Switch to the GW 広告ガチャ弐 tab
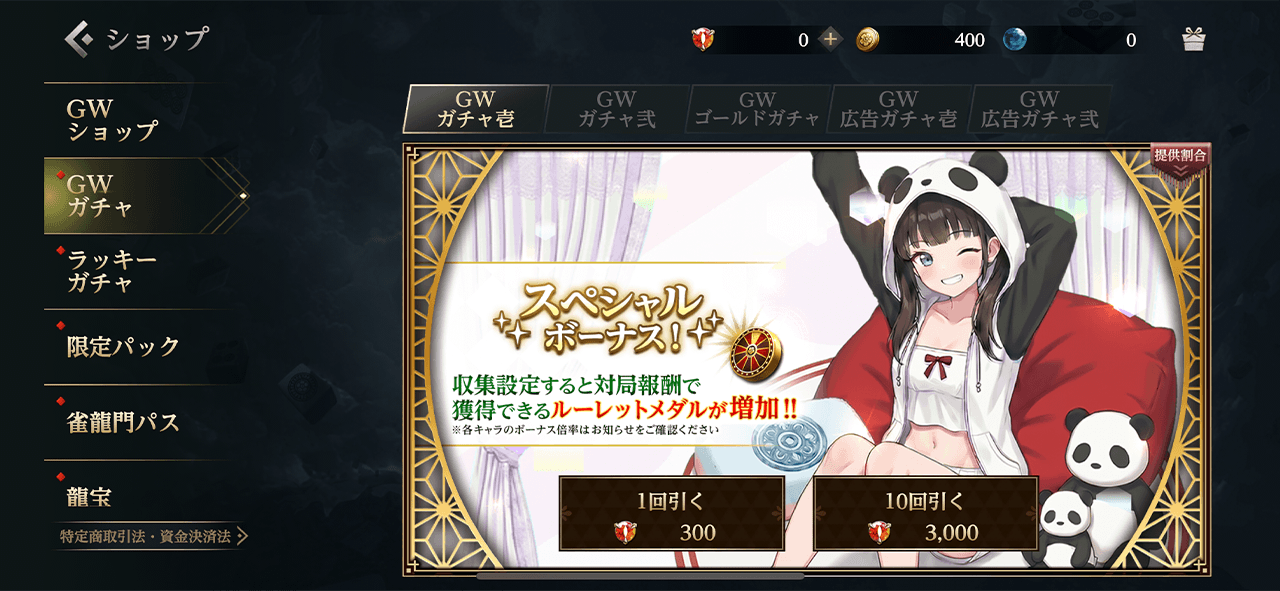This screenshot has height=591, width=1280. coord(1040,109)
